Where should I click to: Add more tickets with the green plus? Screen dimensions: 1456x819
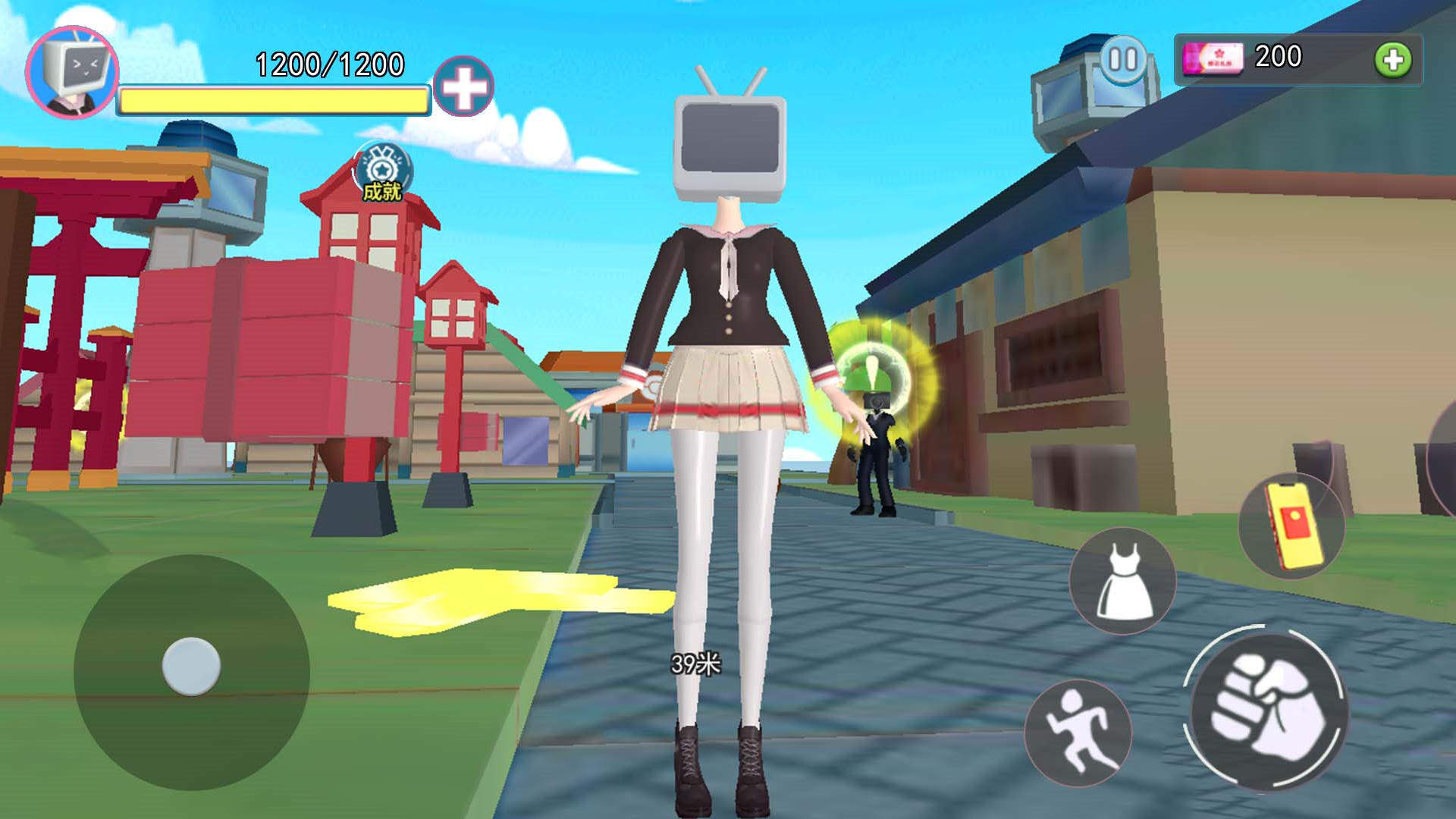click(x=1393, y=60)
